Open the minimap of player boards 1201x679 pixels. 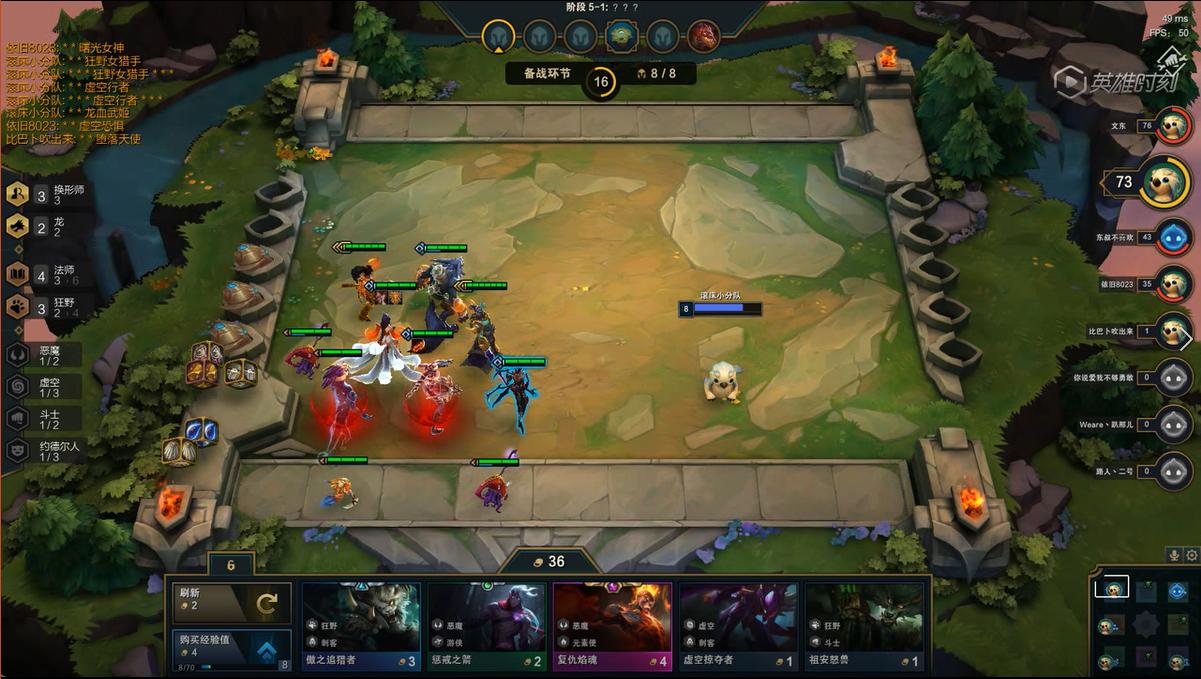pyautogui.click(x=1143, y=624)
